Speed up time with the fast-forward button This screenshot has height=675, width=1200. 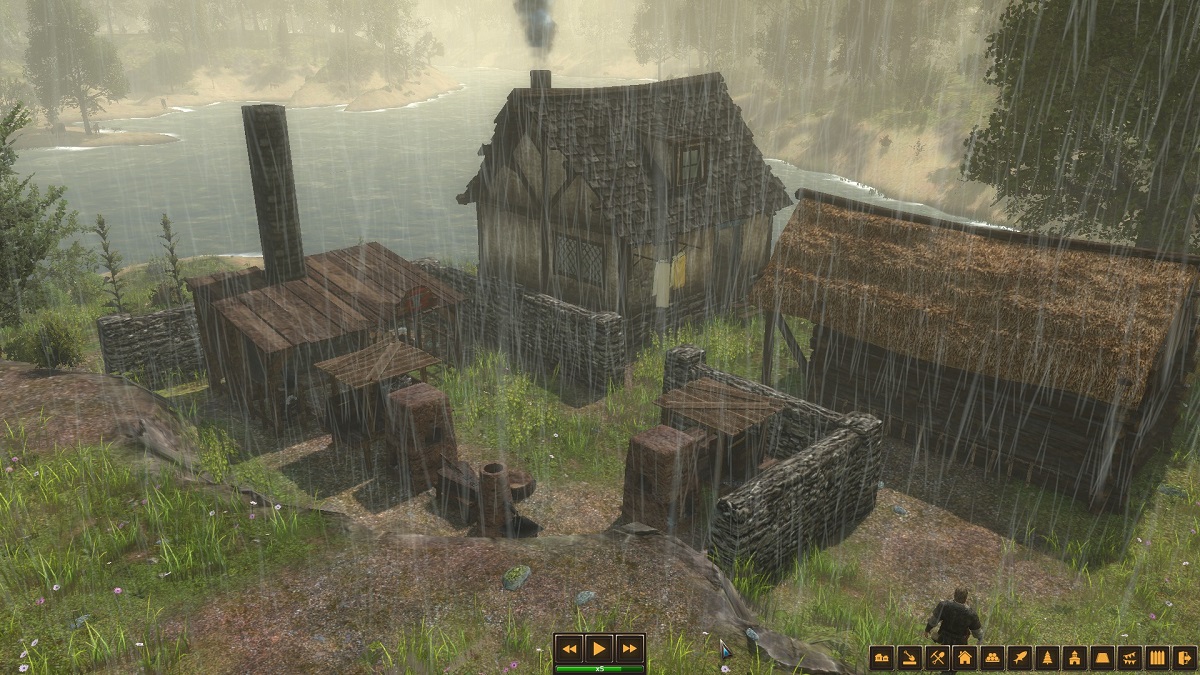(628, 648)
